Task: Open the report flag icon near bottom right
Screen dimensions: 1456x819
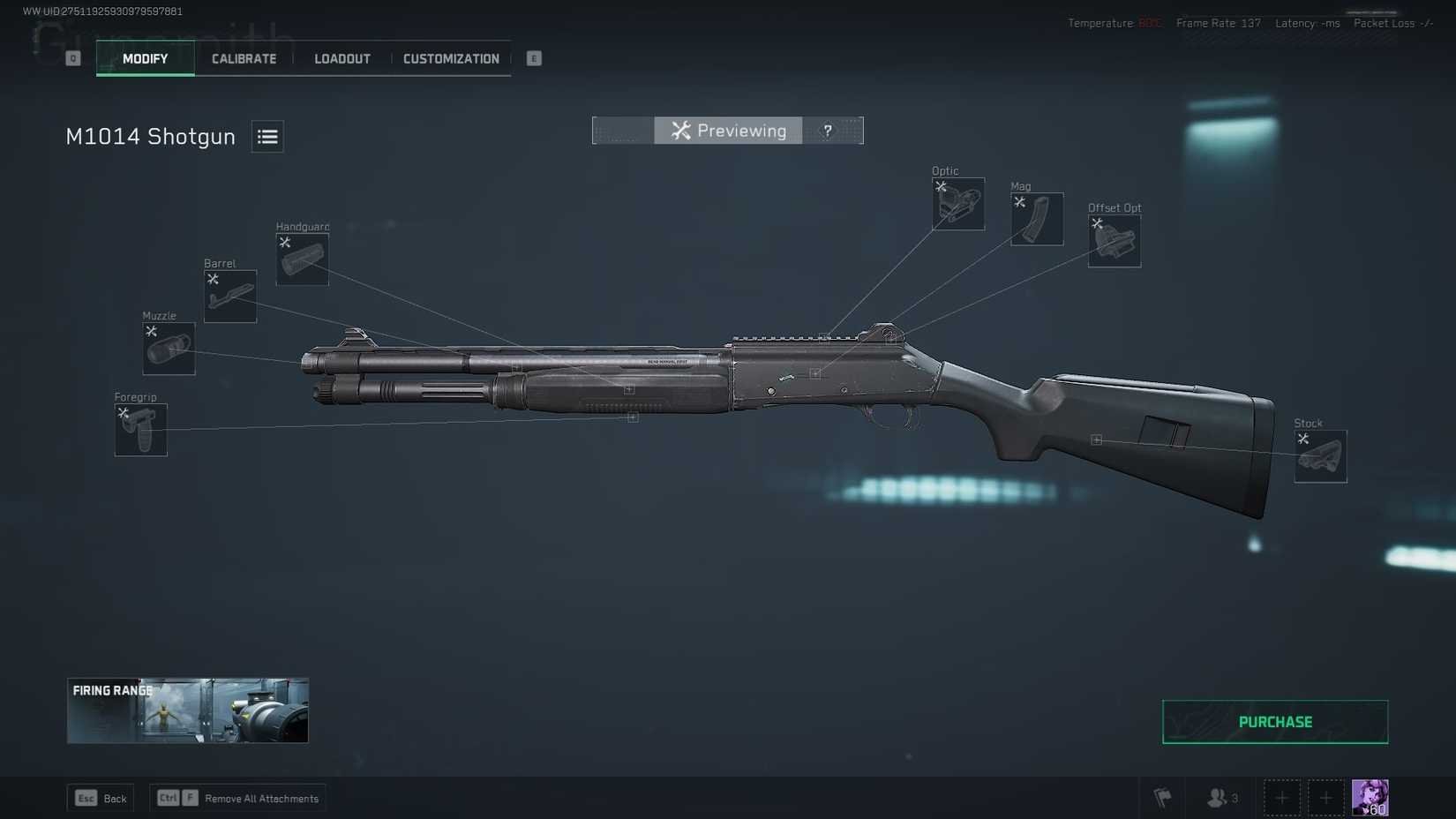Action: click(x=1163, y=797)
